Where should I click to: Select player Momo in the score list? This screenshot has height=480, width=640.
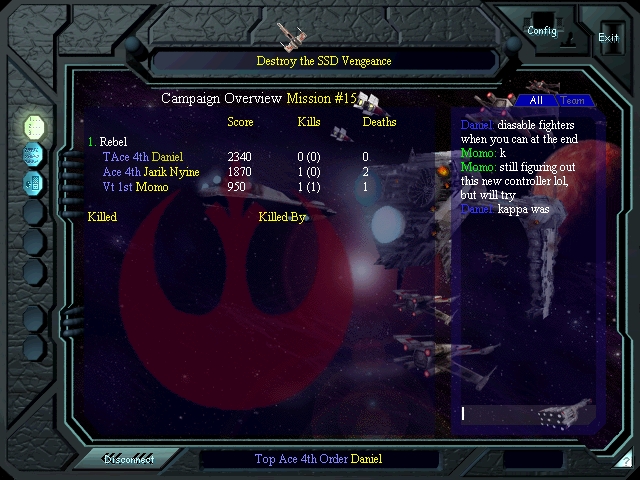click(x=152, y=187)
